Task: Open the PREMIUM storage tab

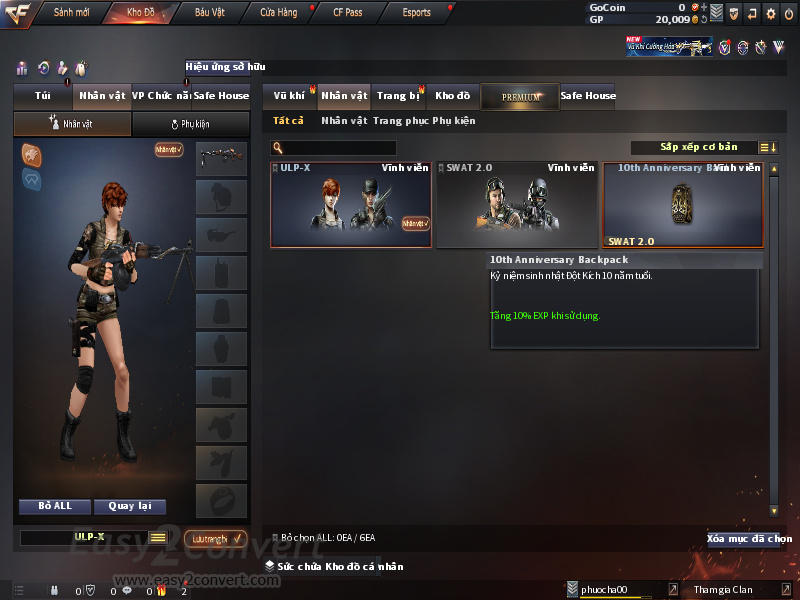Action: tap(520, 96)
